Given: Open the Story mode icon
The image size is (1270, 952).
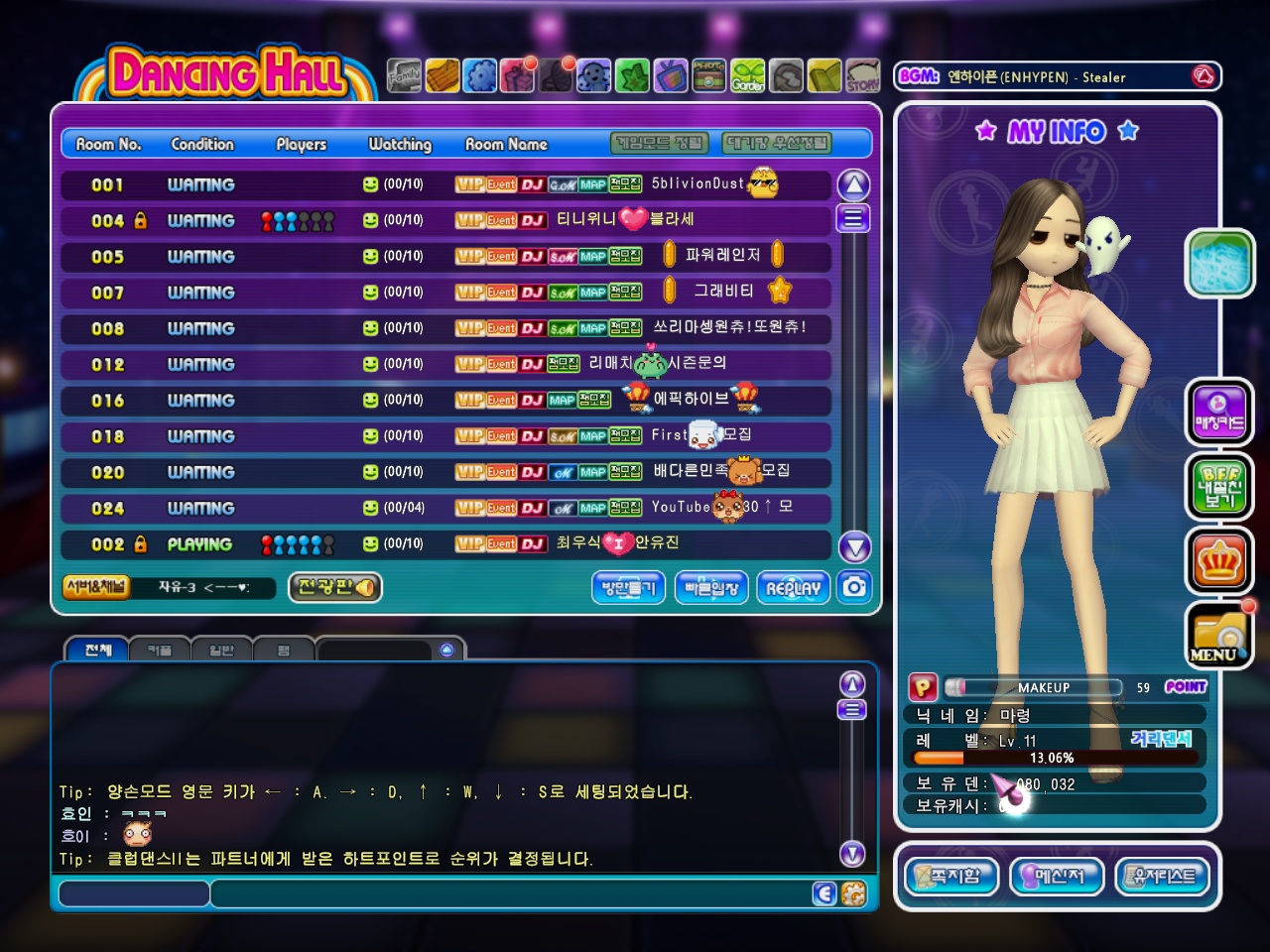Looking at the screenshot, I should point(862,75).
